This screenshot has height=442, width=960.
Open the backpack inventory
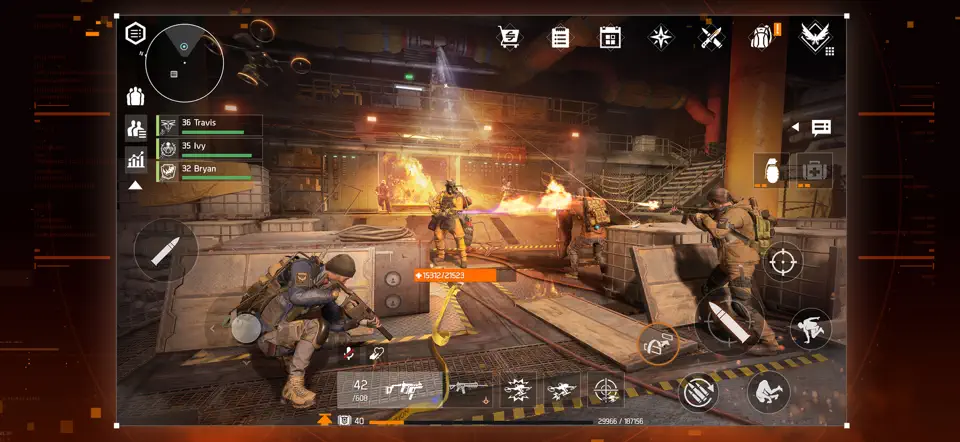point(762,38)
